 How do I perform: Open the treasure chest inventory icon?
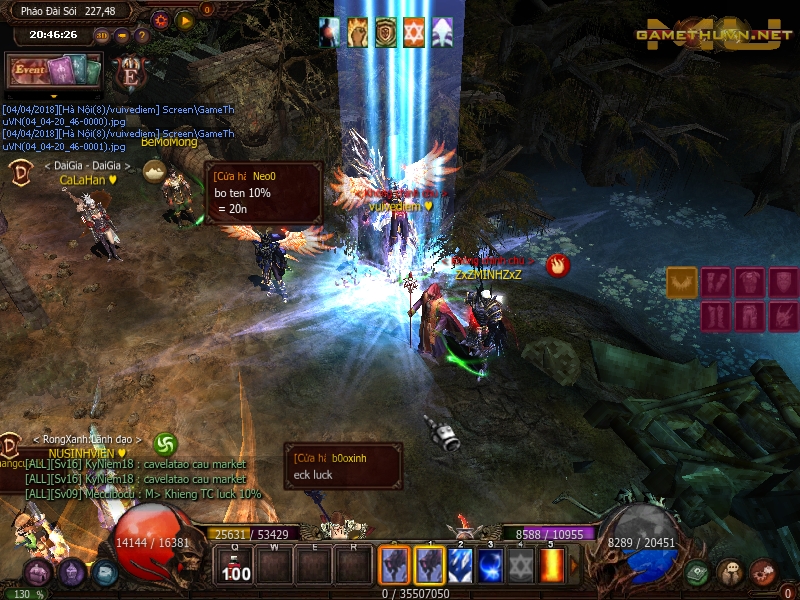click(38, 573)
